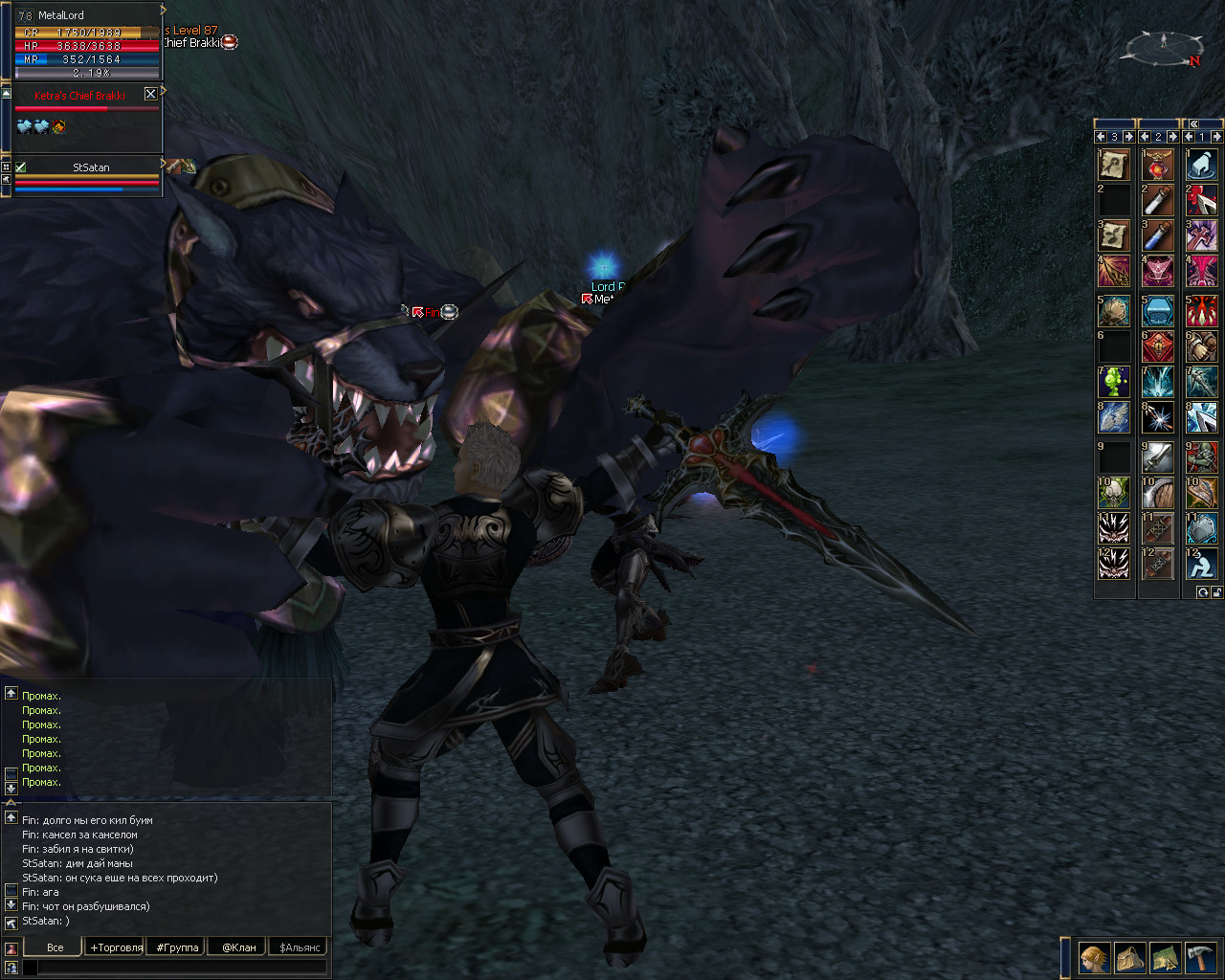Use the red potion flask shortcut
1225x980 pixels.
pos(1158,166)
